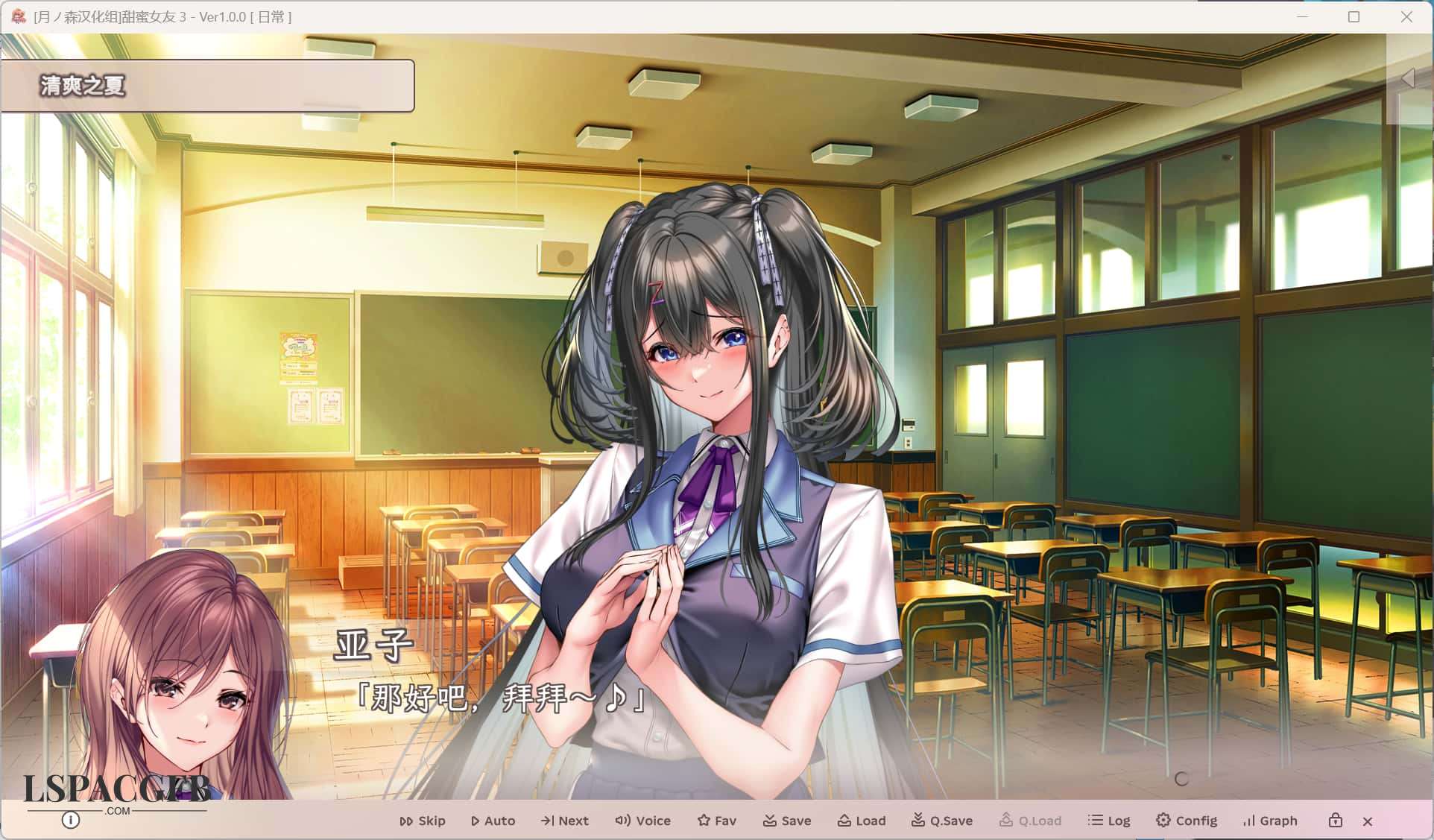Replay the Voice line
This screenshot has width=1434, height=840.
(642, 821)
